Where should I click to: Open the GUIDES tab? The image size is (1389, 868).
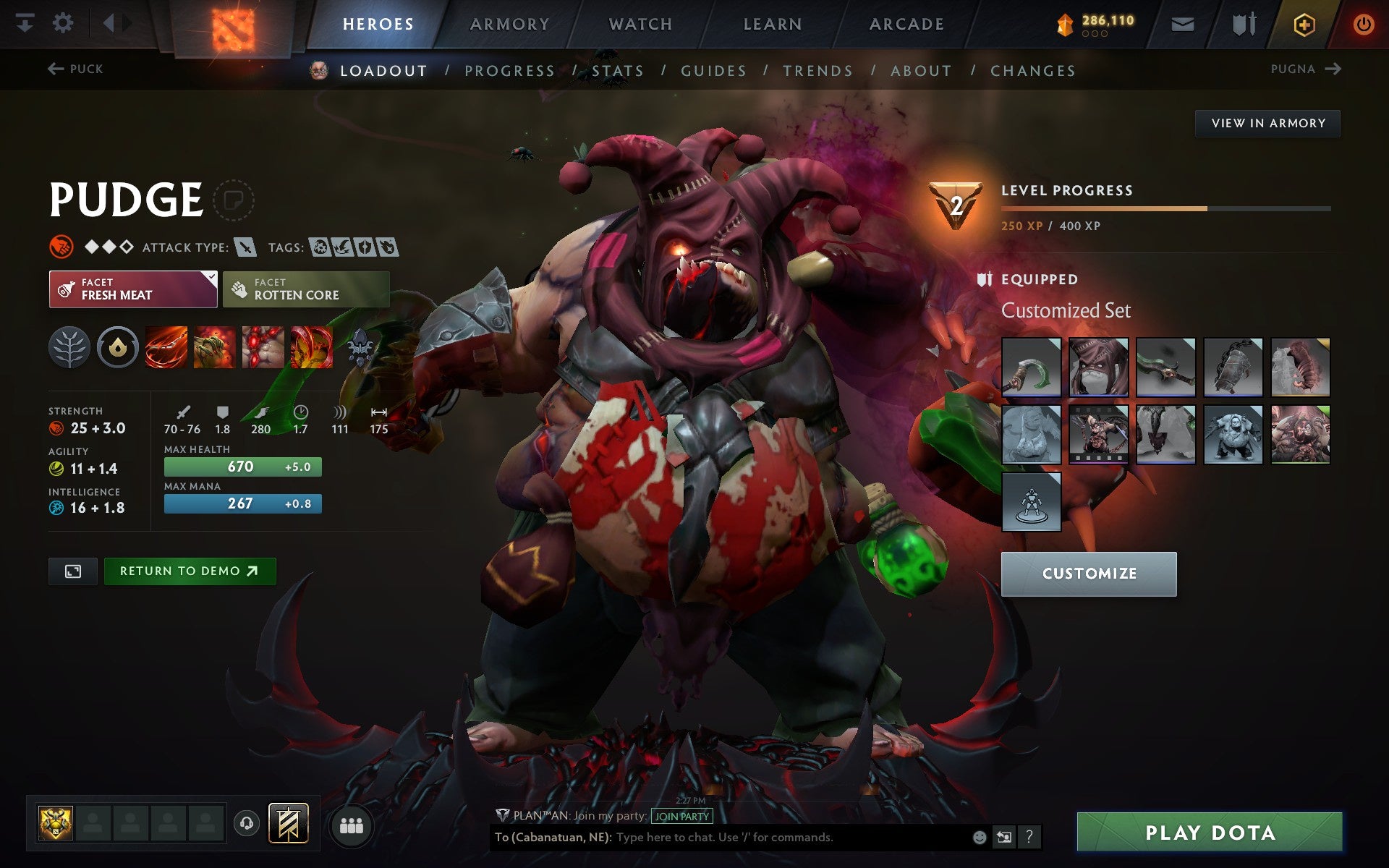[x=713, y=70]
